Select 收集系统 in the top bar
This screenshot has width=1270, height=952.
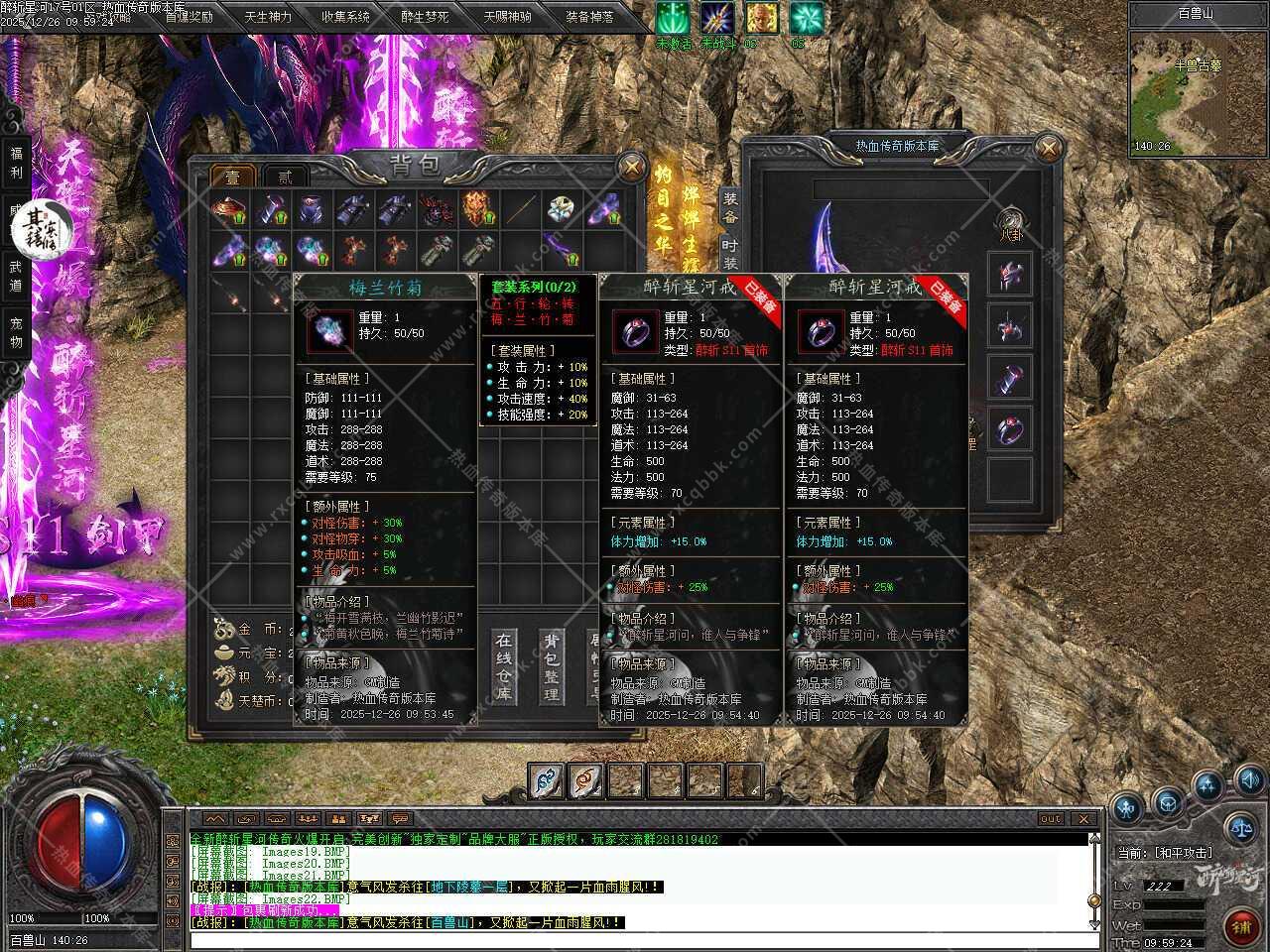(345, 17)
